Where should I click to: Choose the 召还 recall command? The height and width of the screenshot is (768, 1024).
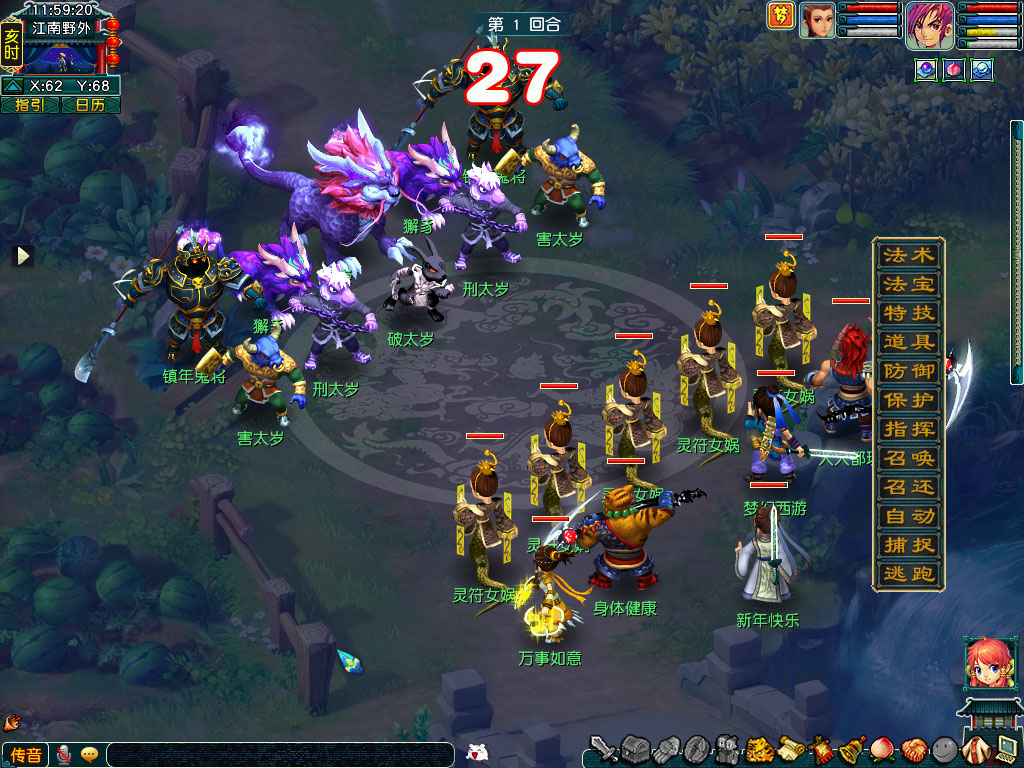[x=908, y=487]
